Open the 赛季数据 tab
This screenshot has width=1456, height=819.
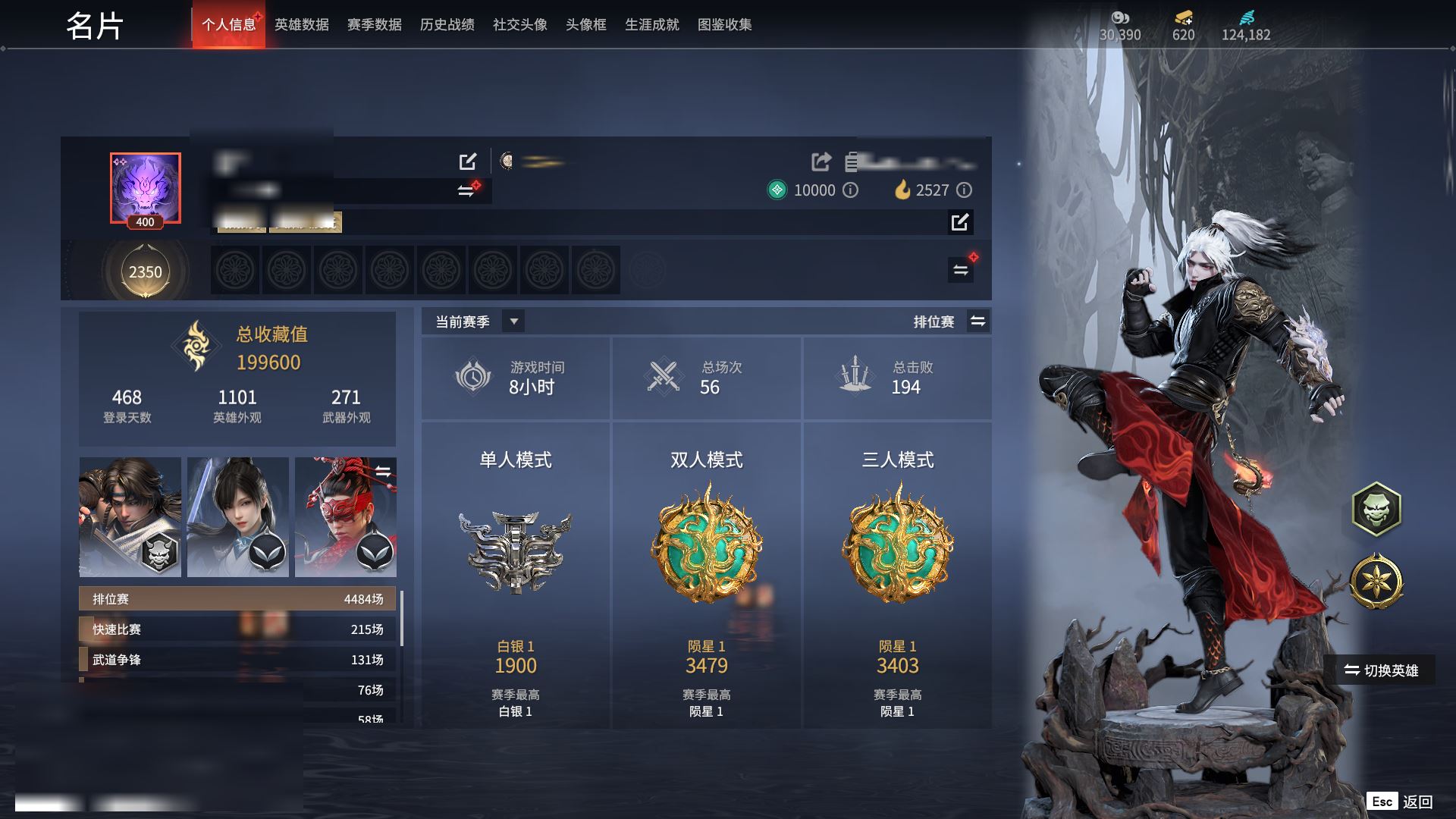[x=374, y=25]
